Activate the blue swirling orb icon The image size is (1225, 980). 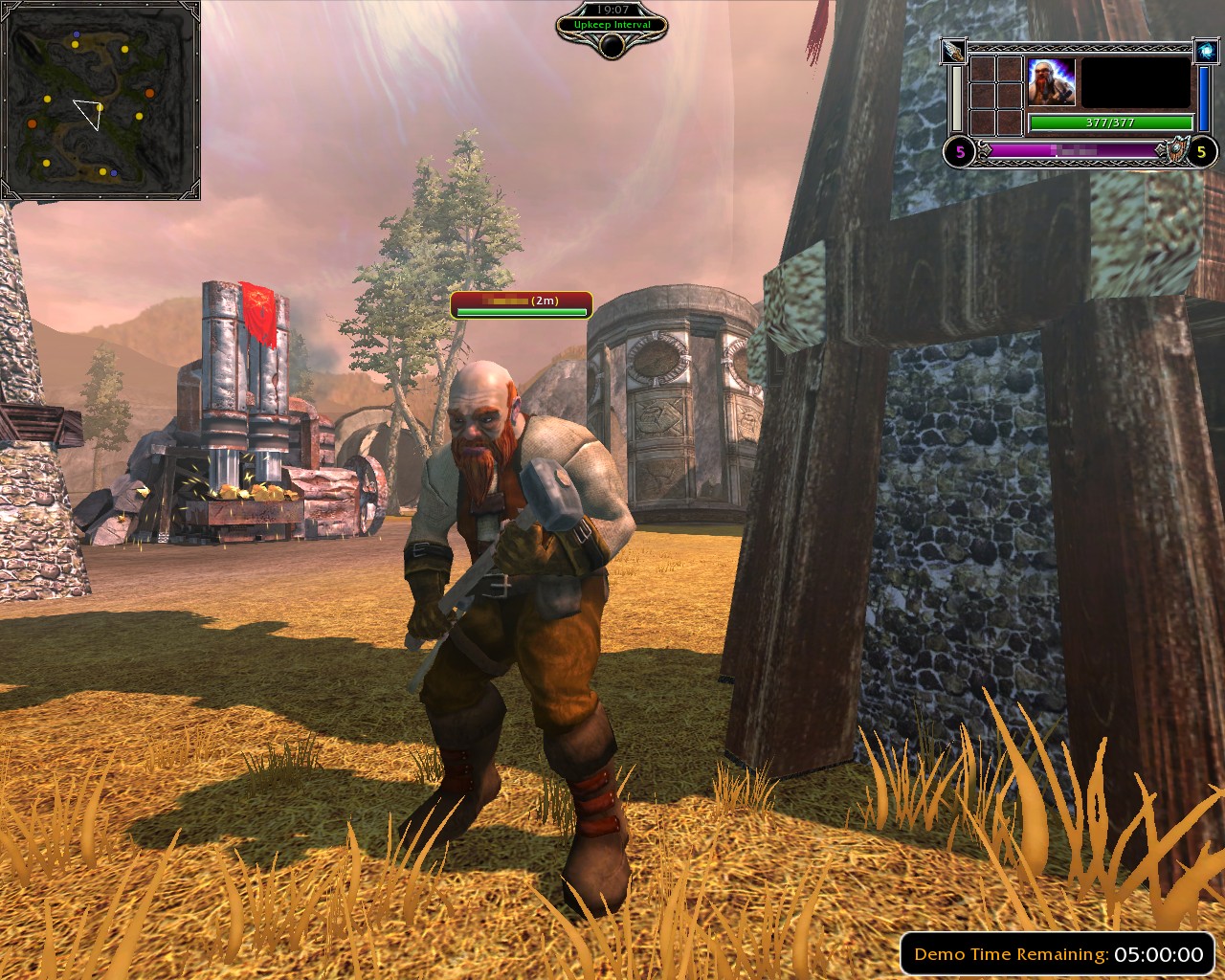point(1205,51)
